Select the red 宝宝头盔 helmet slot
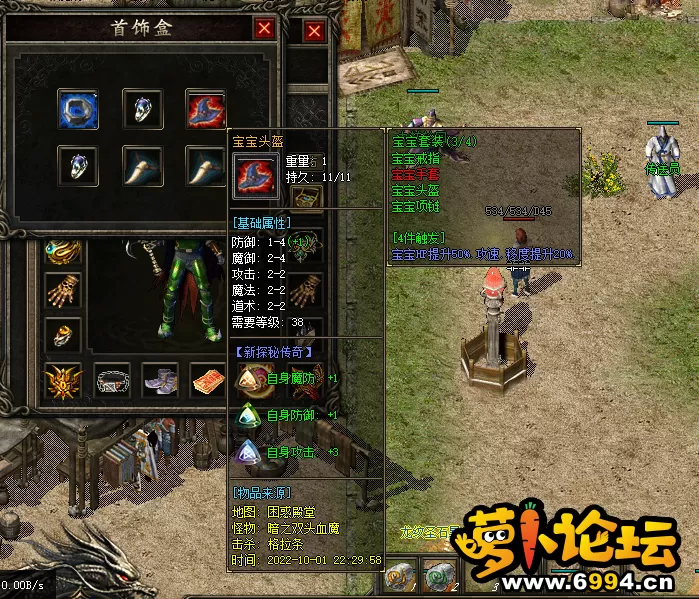 [x=205, y=108]
